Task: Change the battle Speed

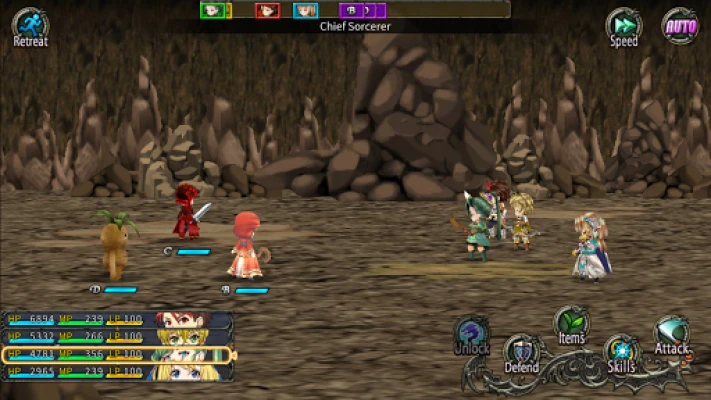Action: coord(624,25)
